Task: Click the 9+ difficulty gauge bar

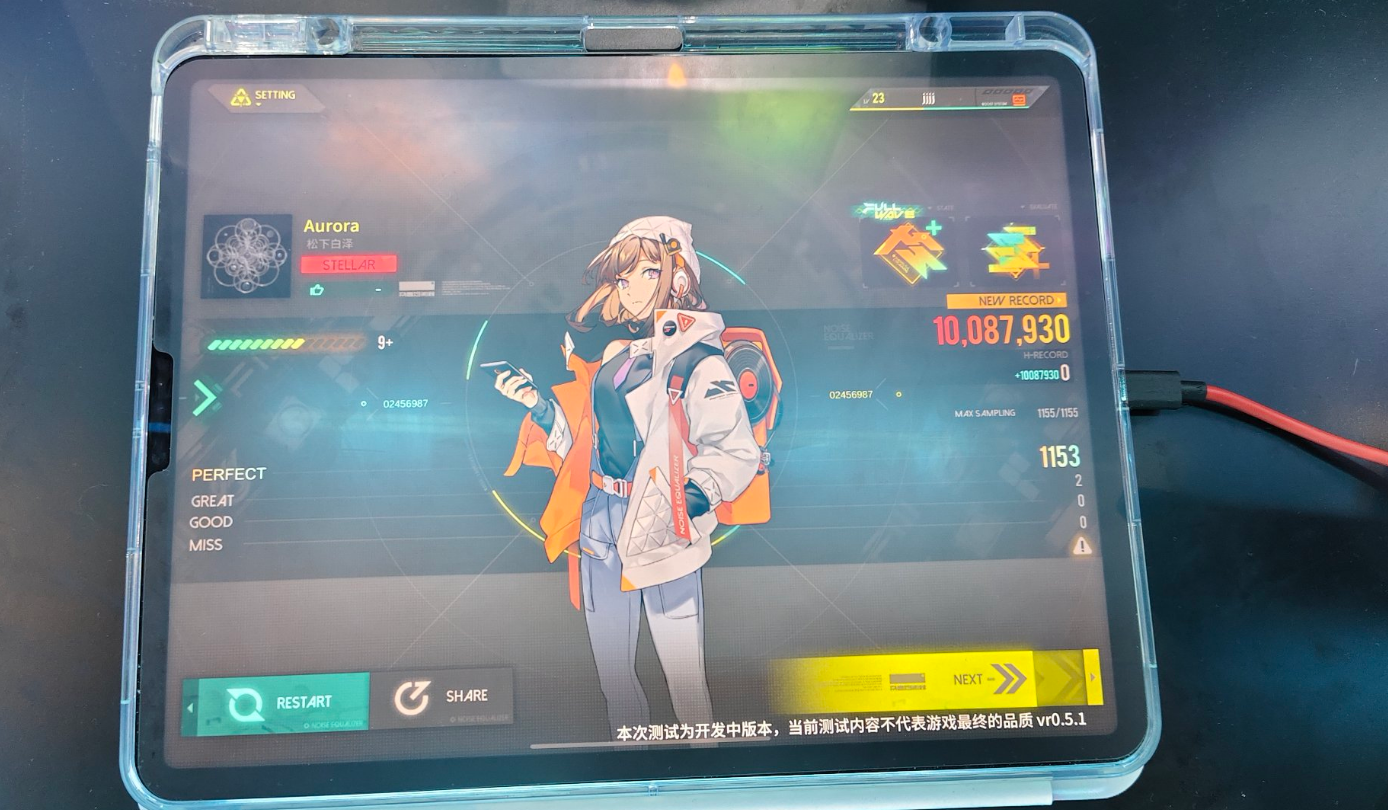Action: (x=290, y=342)
